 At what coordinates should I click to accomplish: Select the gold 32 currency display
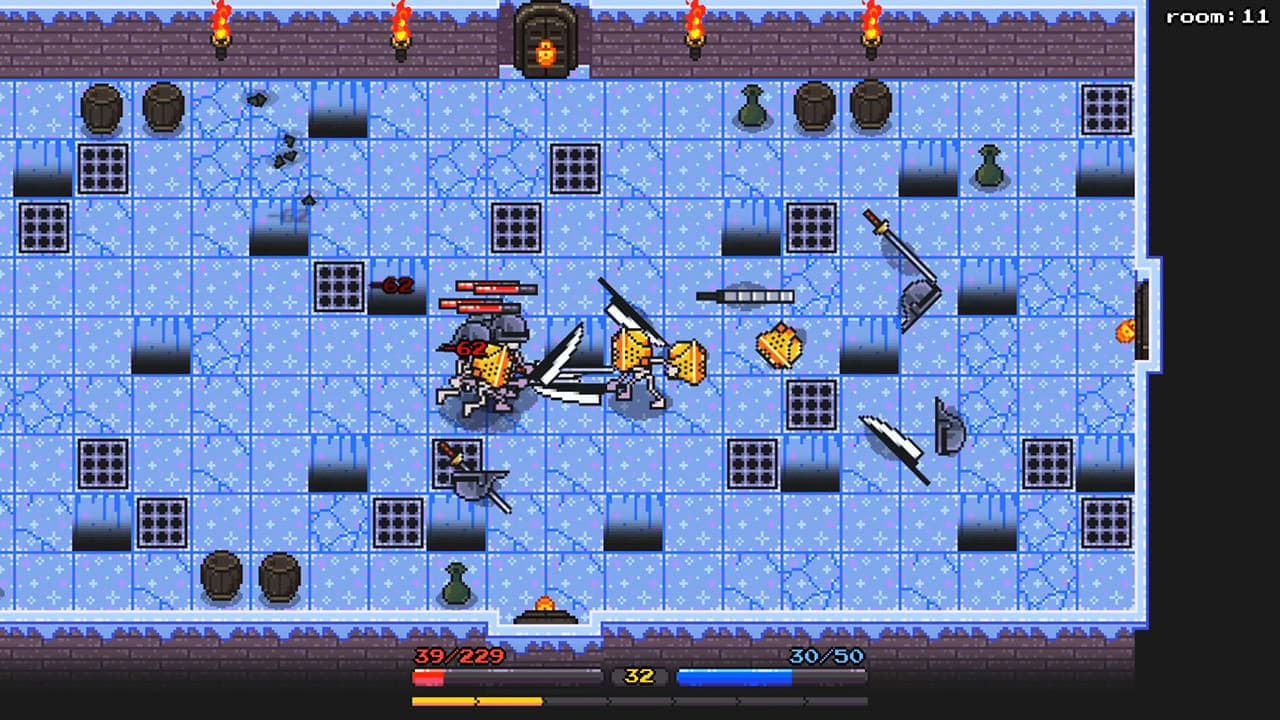[638, 675]
